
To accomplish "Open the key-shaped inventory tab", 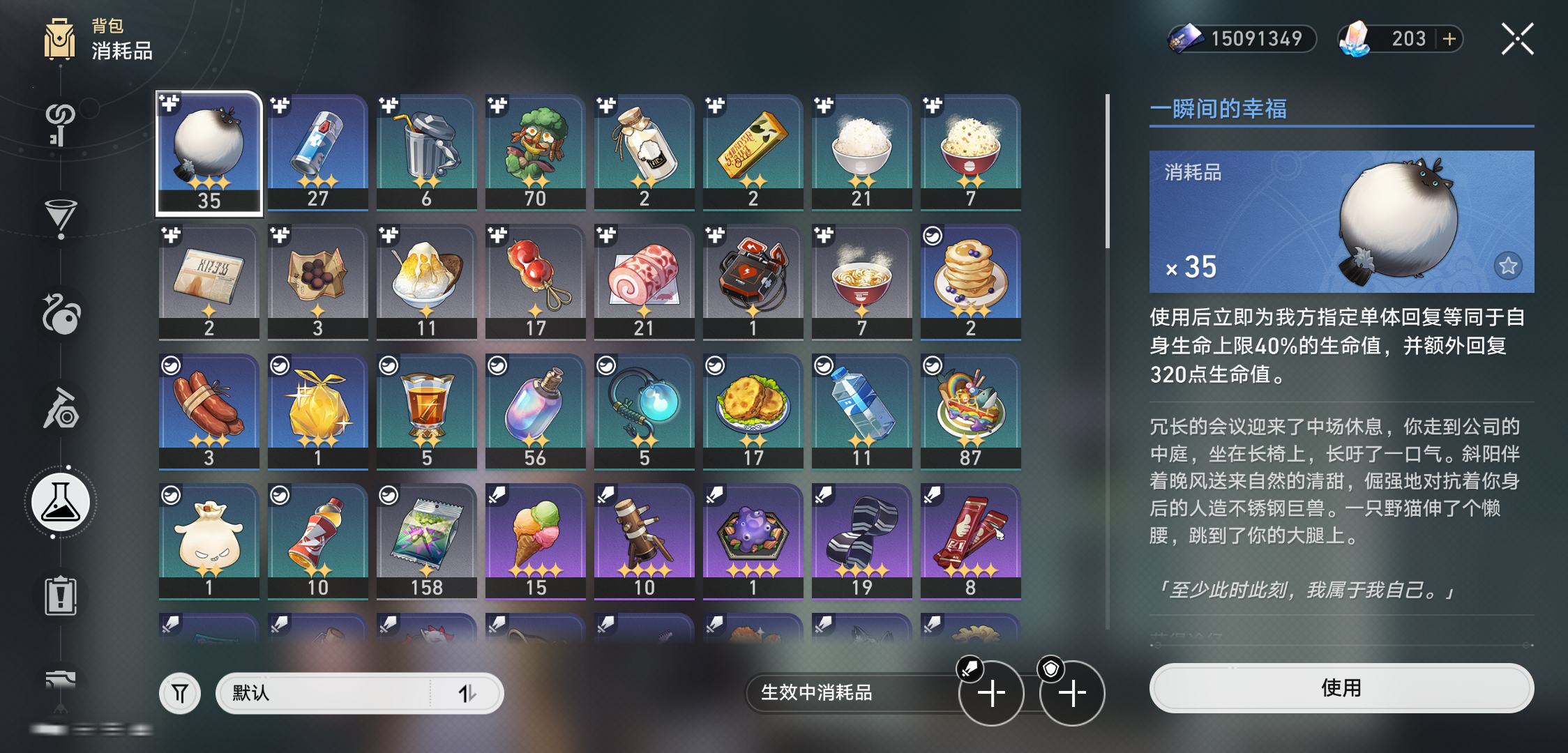I will [61, 124].
